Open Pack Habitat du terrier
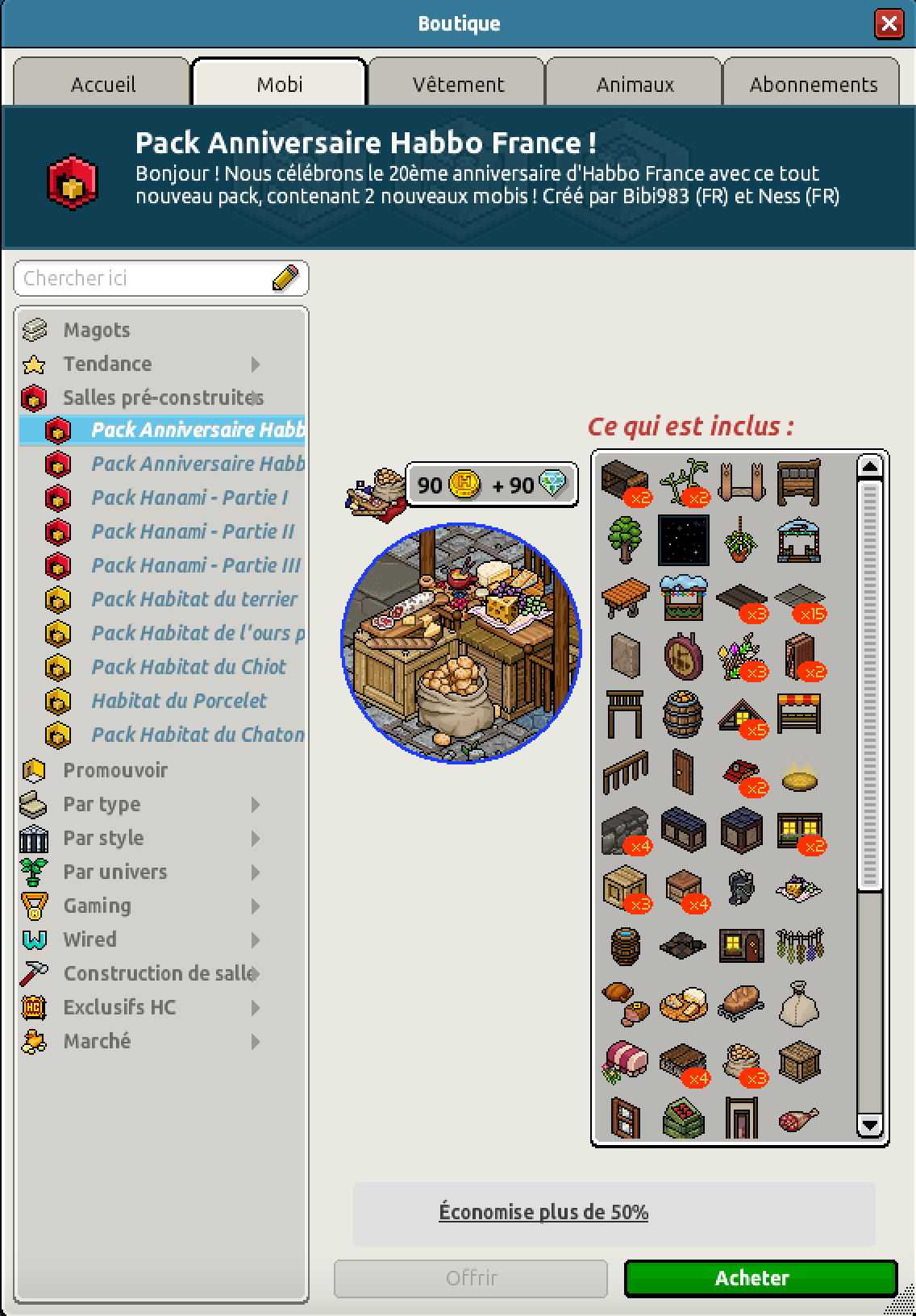916x1316 pixels. 194,599
